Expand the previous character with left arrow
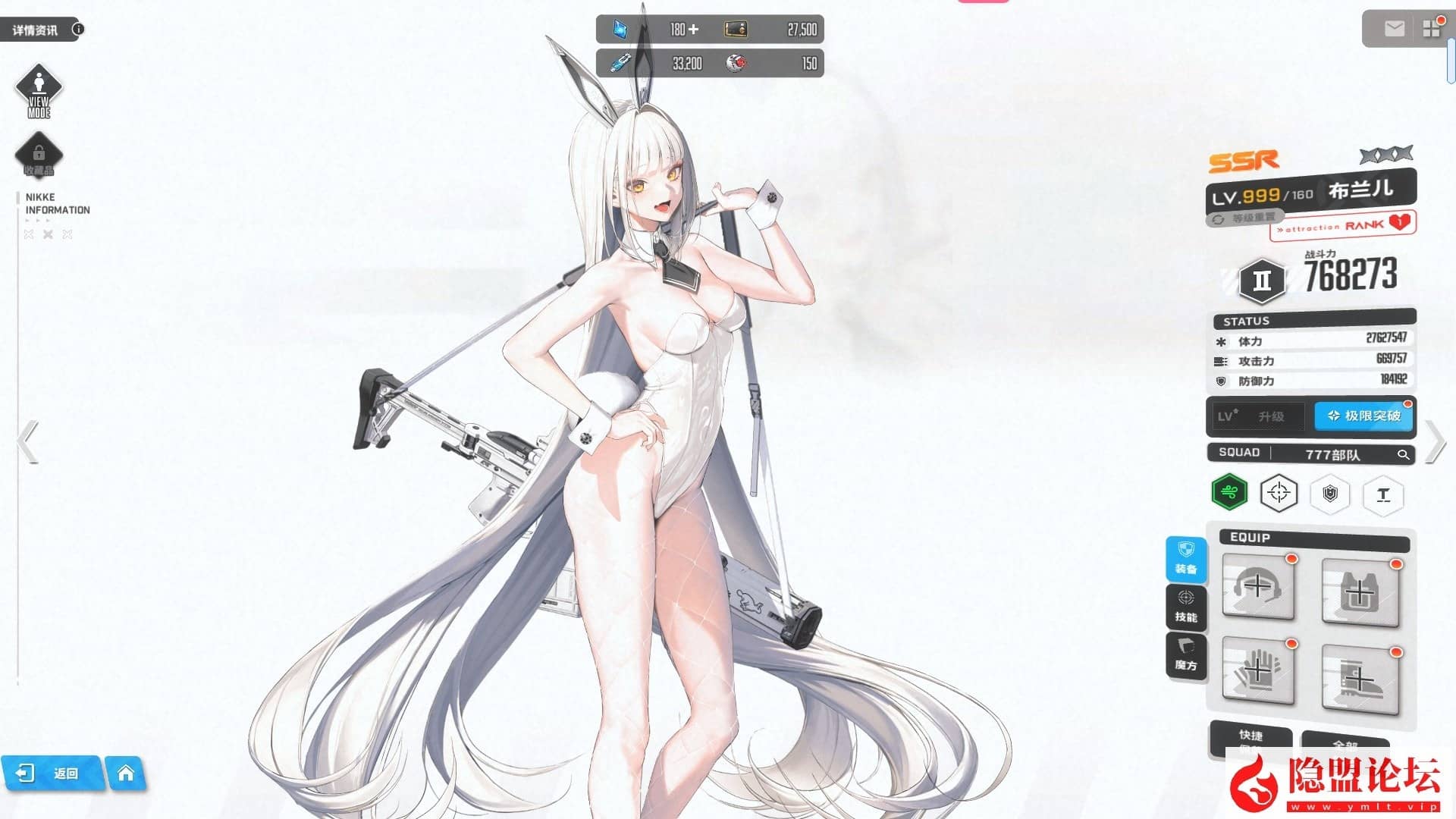Screen dimensions: 1456x819 27,440
